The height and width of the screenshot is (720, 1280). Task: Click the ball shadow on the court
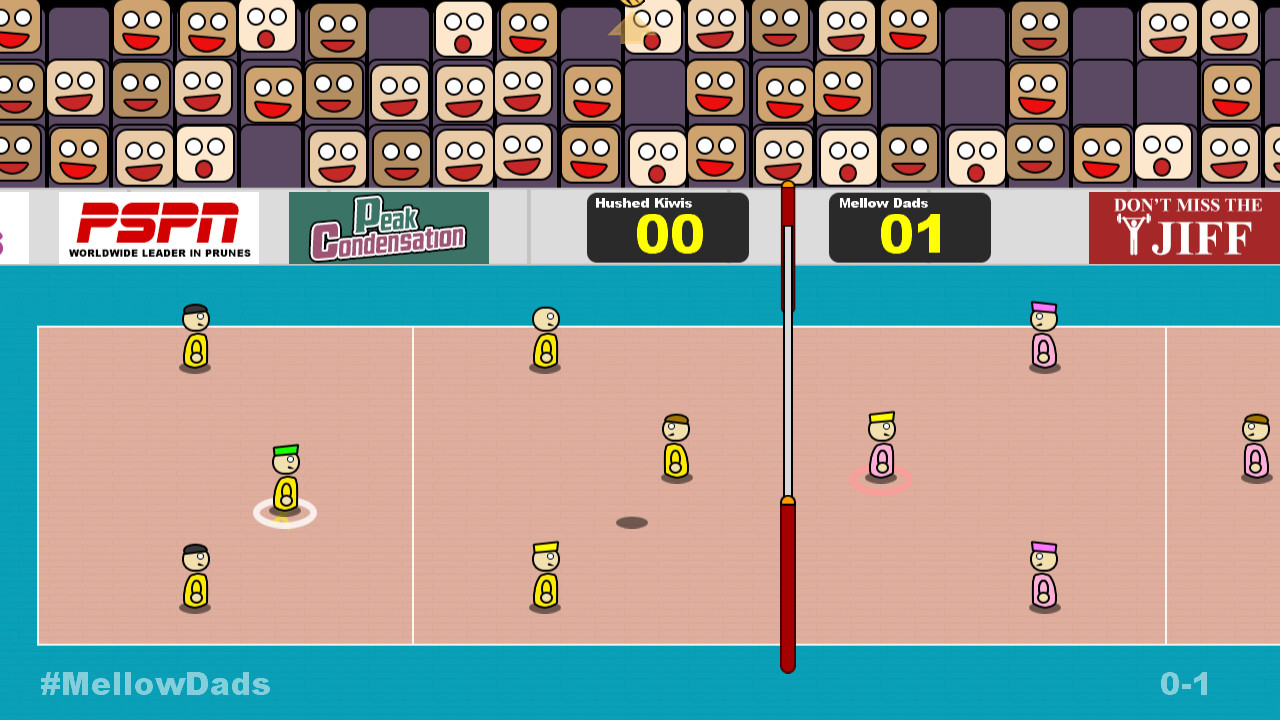point(632,521)
